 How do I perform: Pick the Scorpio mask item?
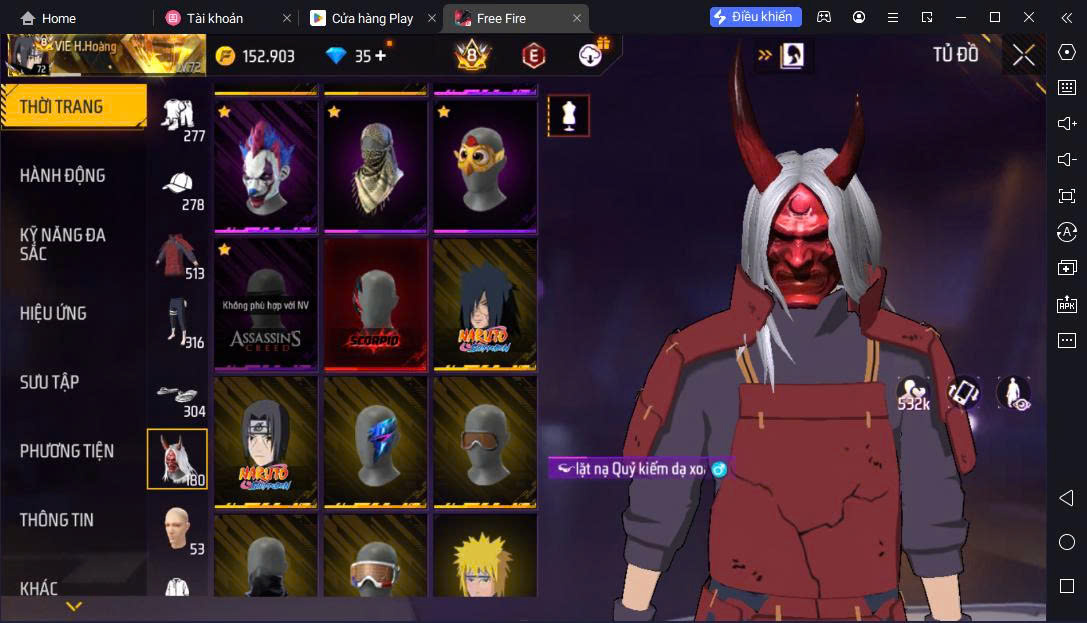(375, 304)
